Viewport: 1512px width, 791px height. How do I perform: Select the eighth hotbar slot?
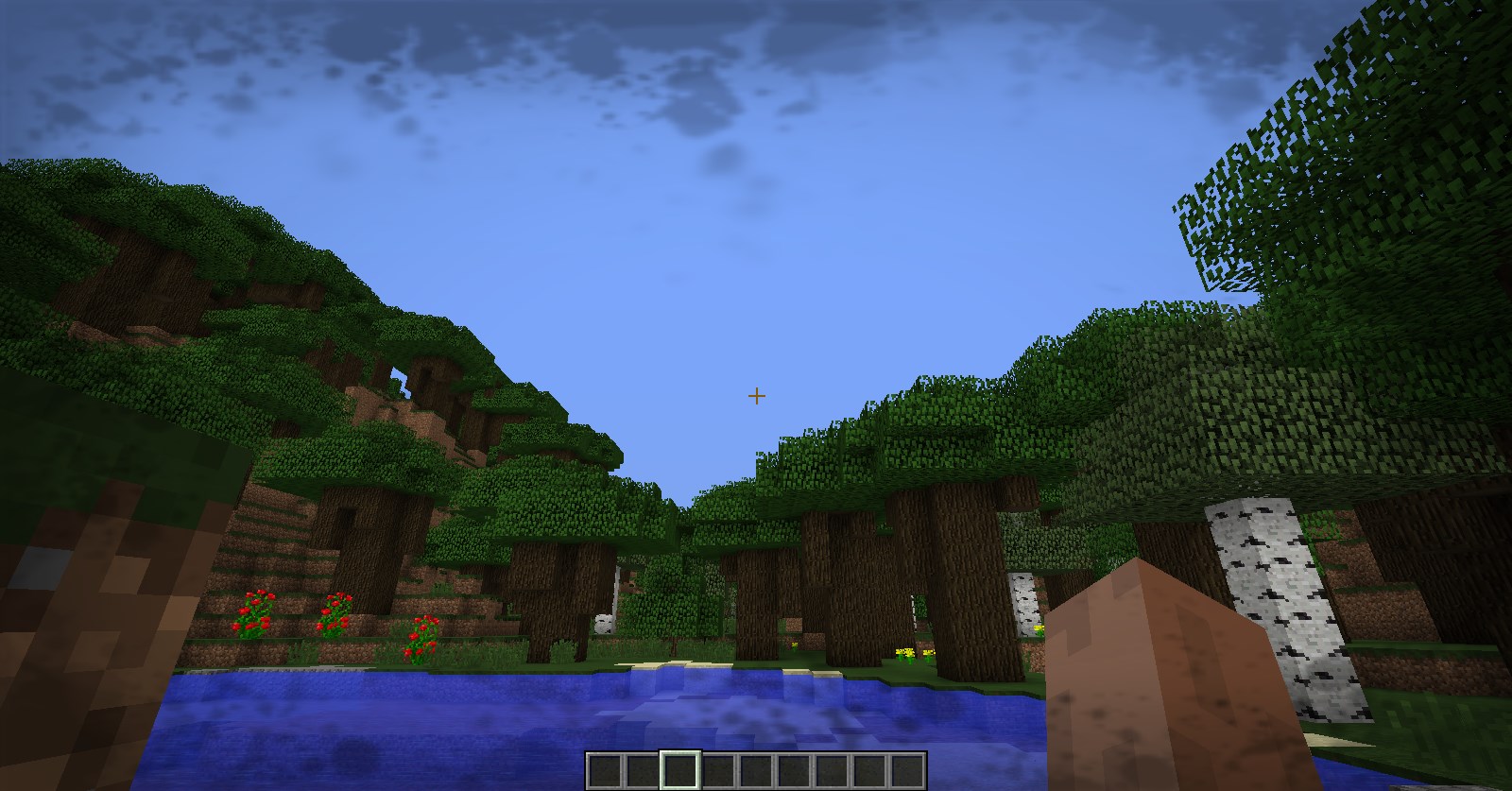[x=868, y=771]
